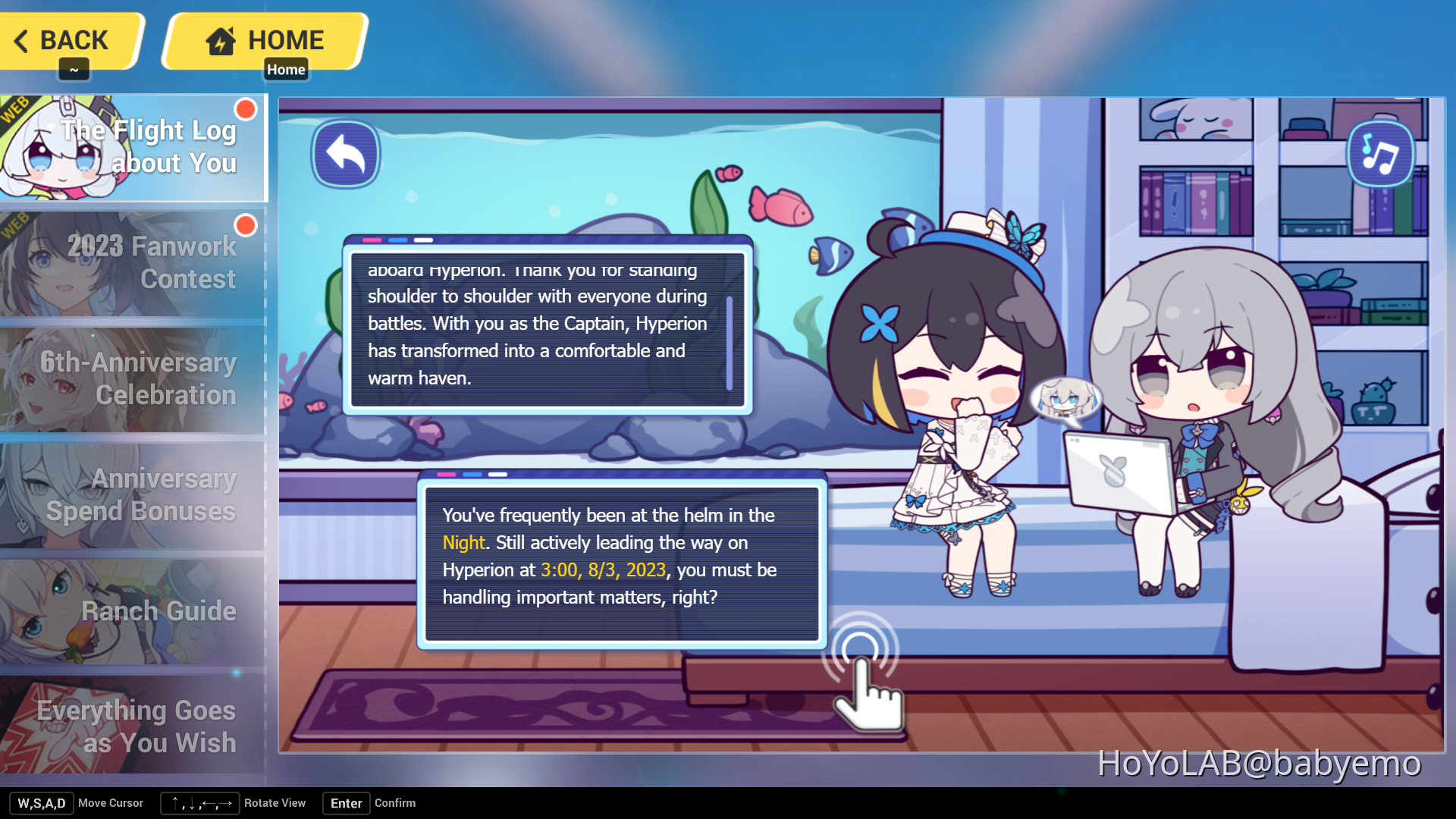Toggle the red notification dot on Fanwork Contest

[x=245, y=225]
